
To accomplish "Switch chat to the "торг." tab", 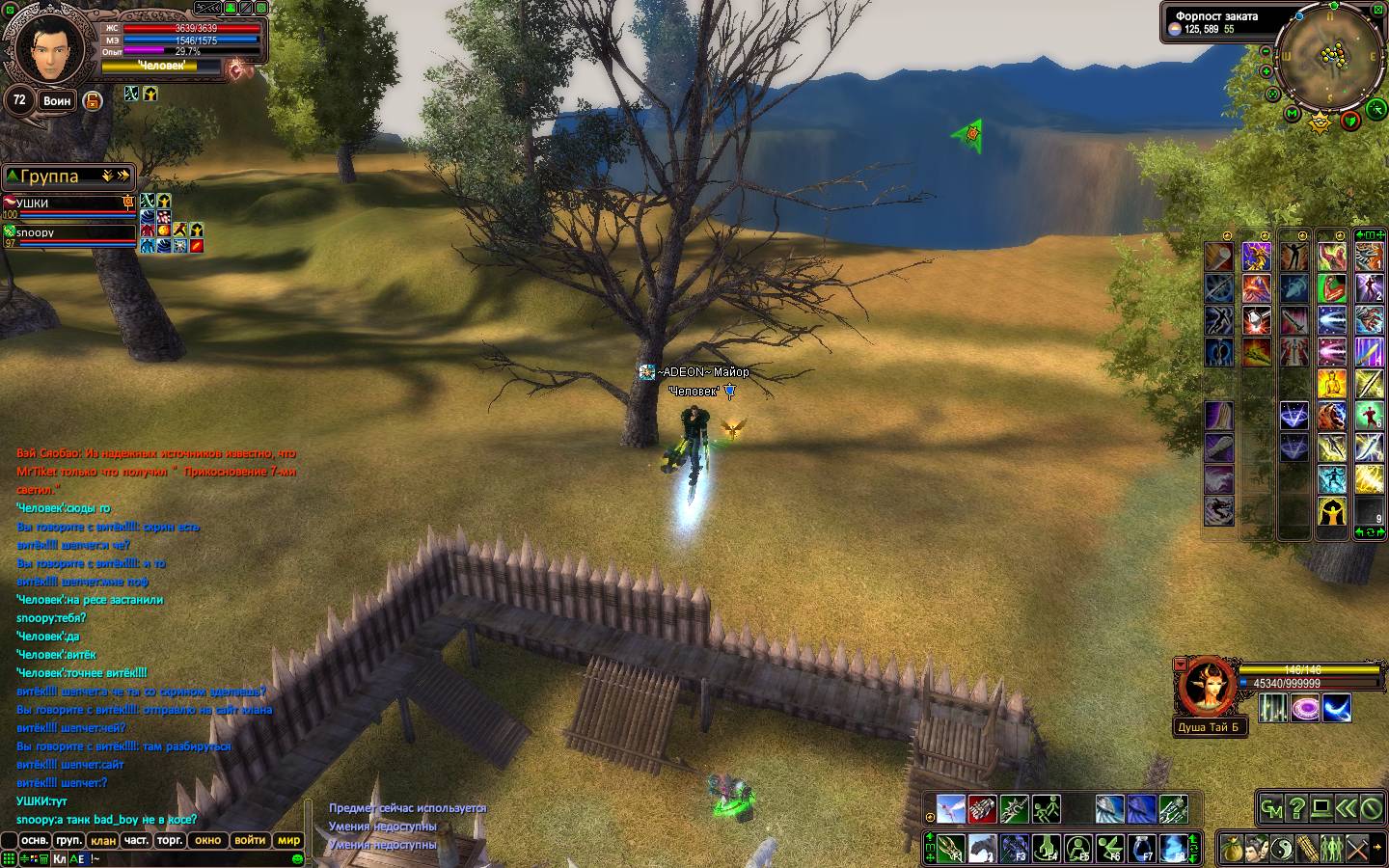I will coord(170,841).
